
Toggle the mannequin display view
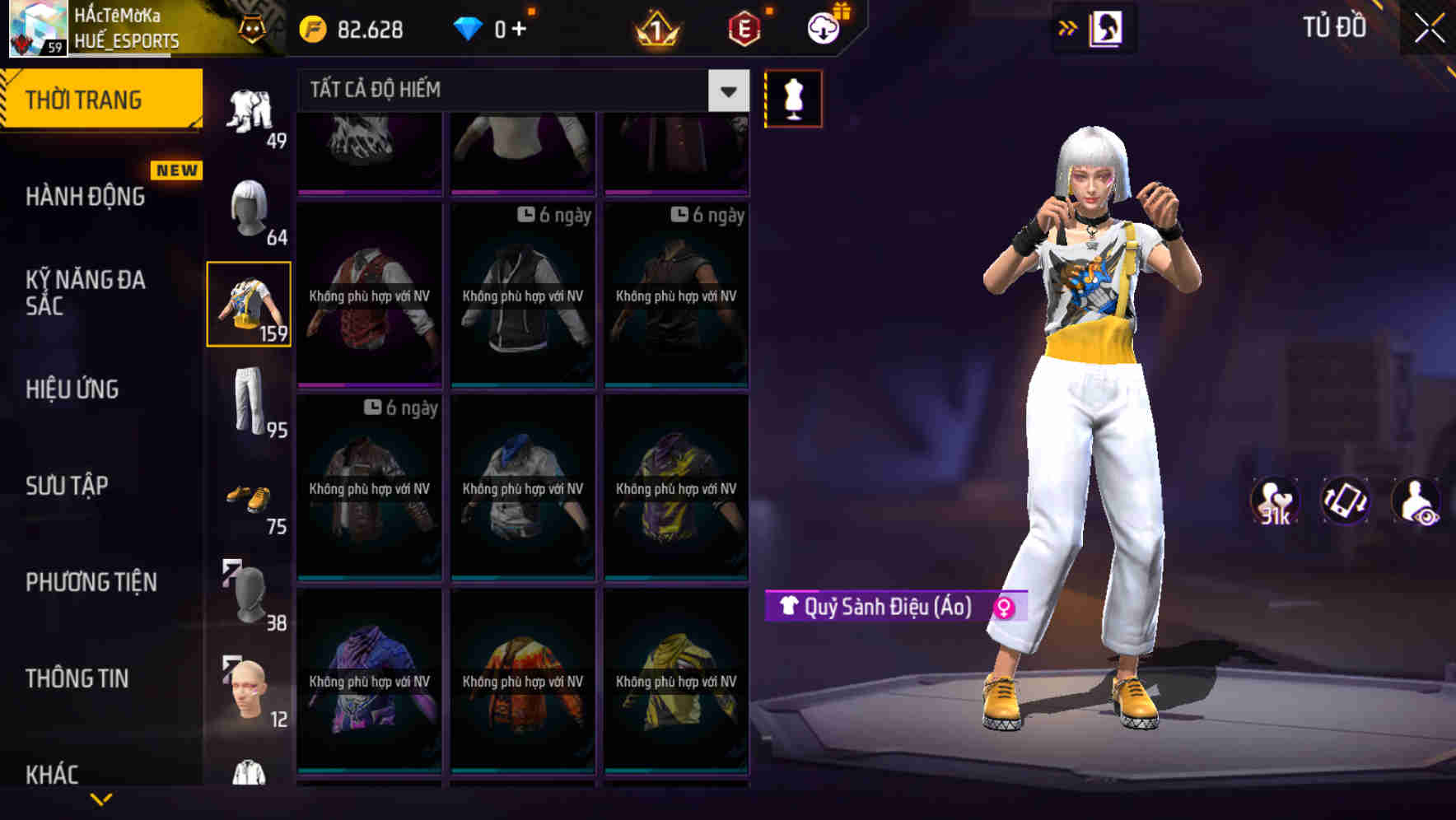(793, 98)
